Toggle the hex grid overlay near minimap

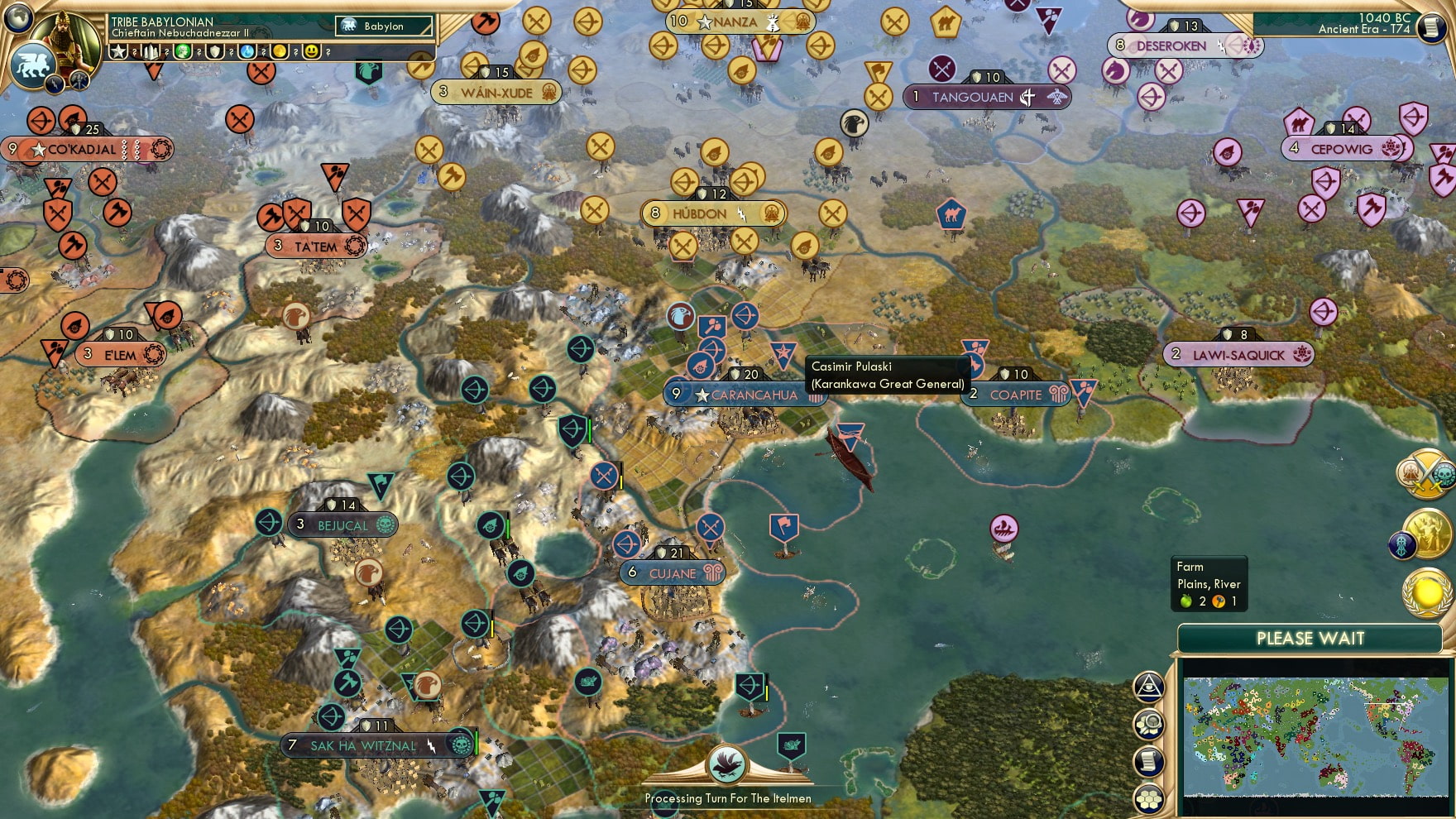click(1149, 797)
